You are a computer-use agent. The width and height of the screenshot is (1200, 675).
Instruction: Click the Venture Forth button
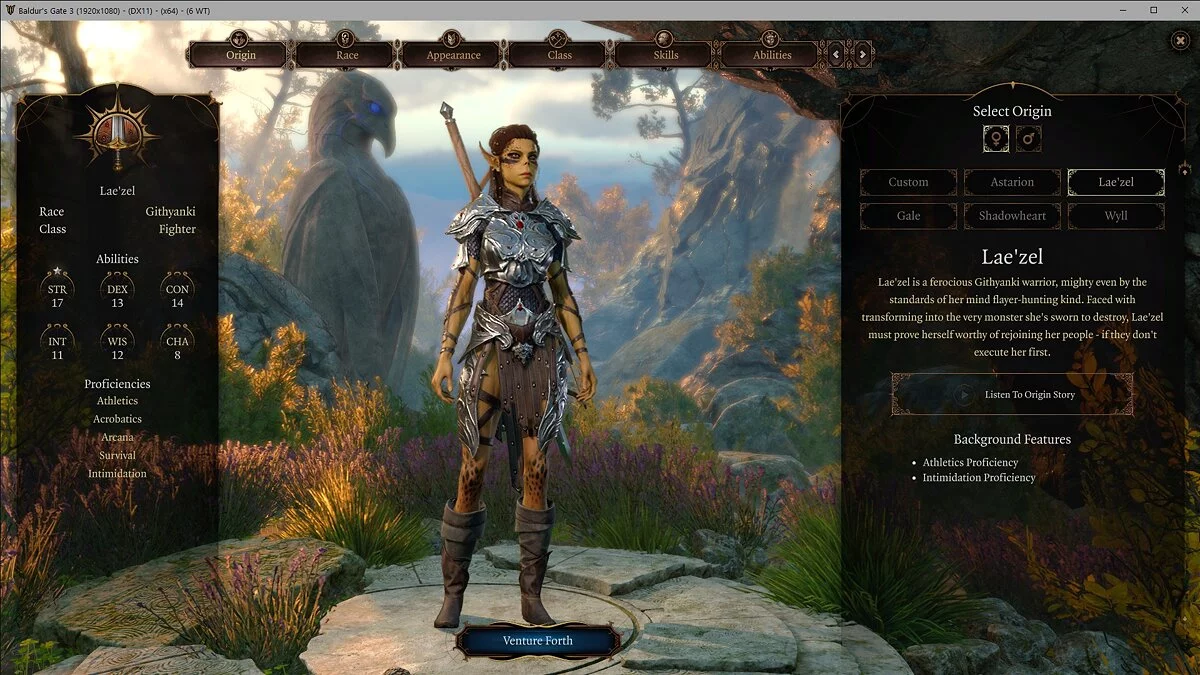pyautogui.click(x=537, y=641)
